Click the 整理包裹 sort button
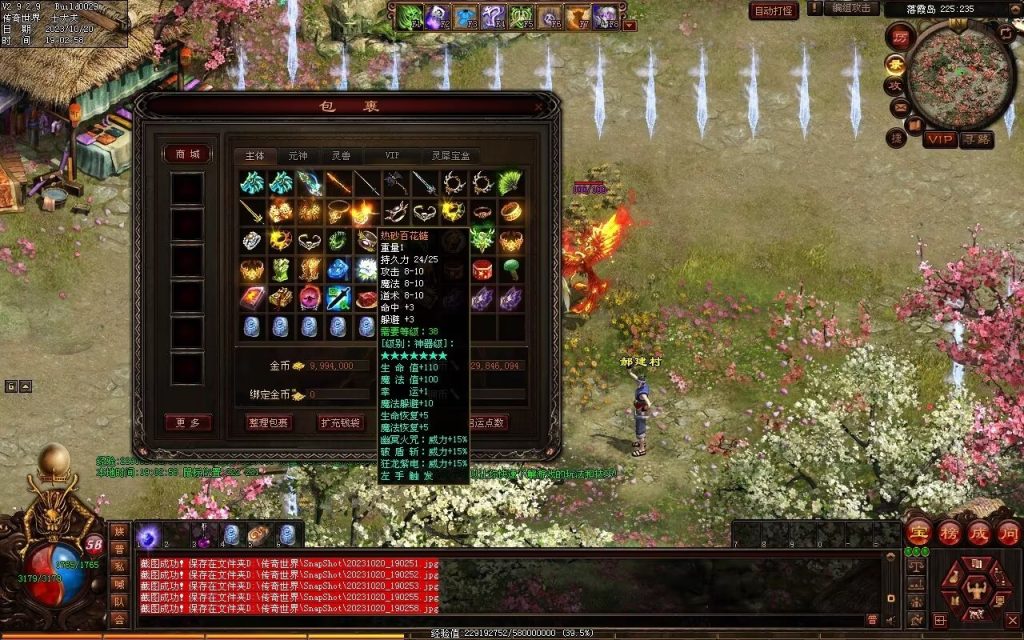This screenshot has width=1024, height=640. [269, 423]
